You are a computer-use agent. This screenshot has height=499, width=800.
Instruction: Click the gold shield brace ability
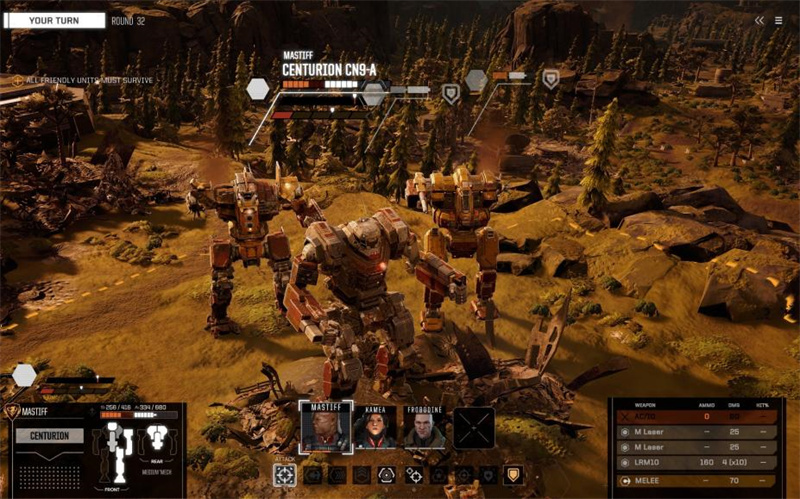coord(513,475)
